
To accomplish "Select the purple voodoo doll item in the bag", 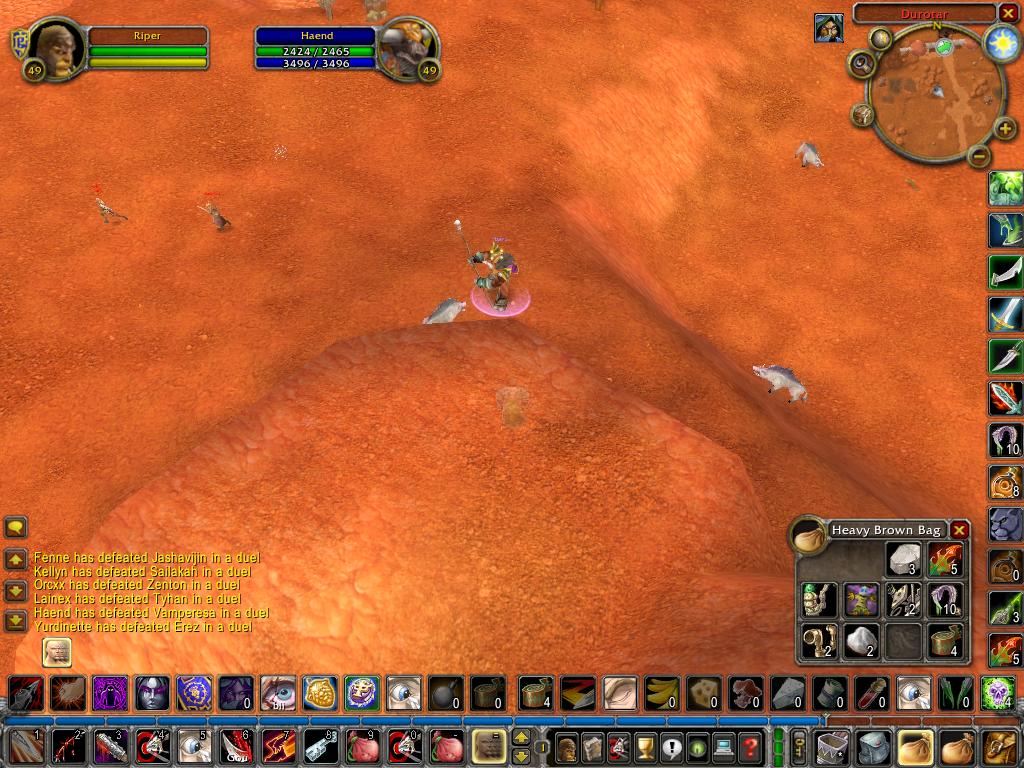I will pos(861,599).
